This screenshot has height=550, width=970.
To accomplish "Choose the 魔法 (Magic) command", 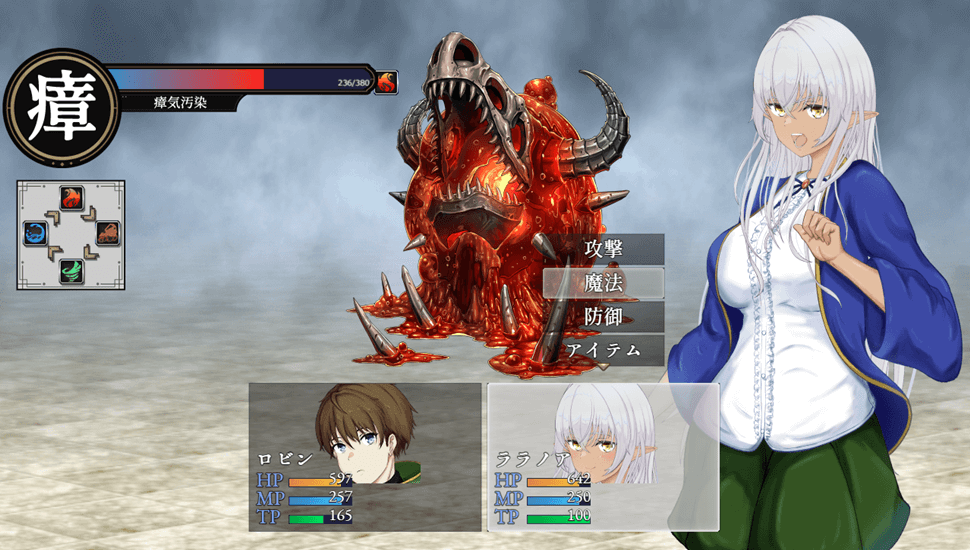I will 603,283.
